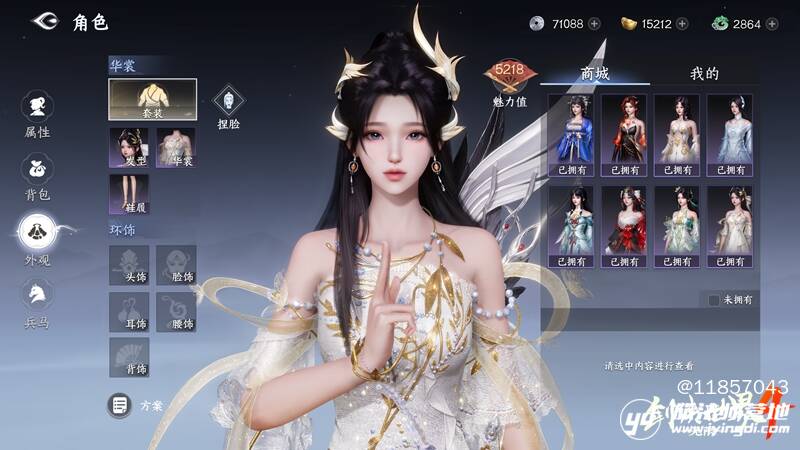The width and height of the screenshot is (800, 450).
Task: Select the 鞋履 footwear category
Action: coord(128,194)
